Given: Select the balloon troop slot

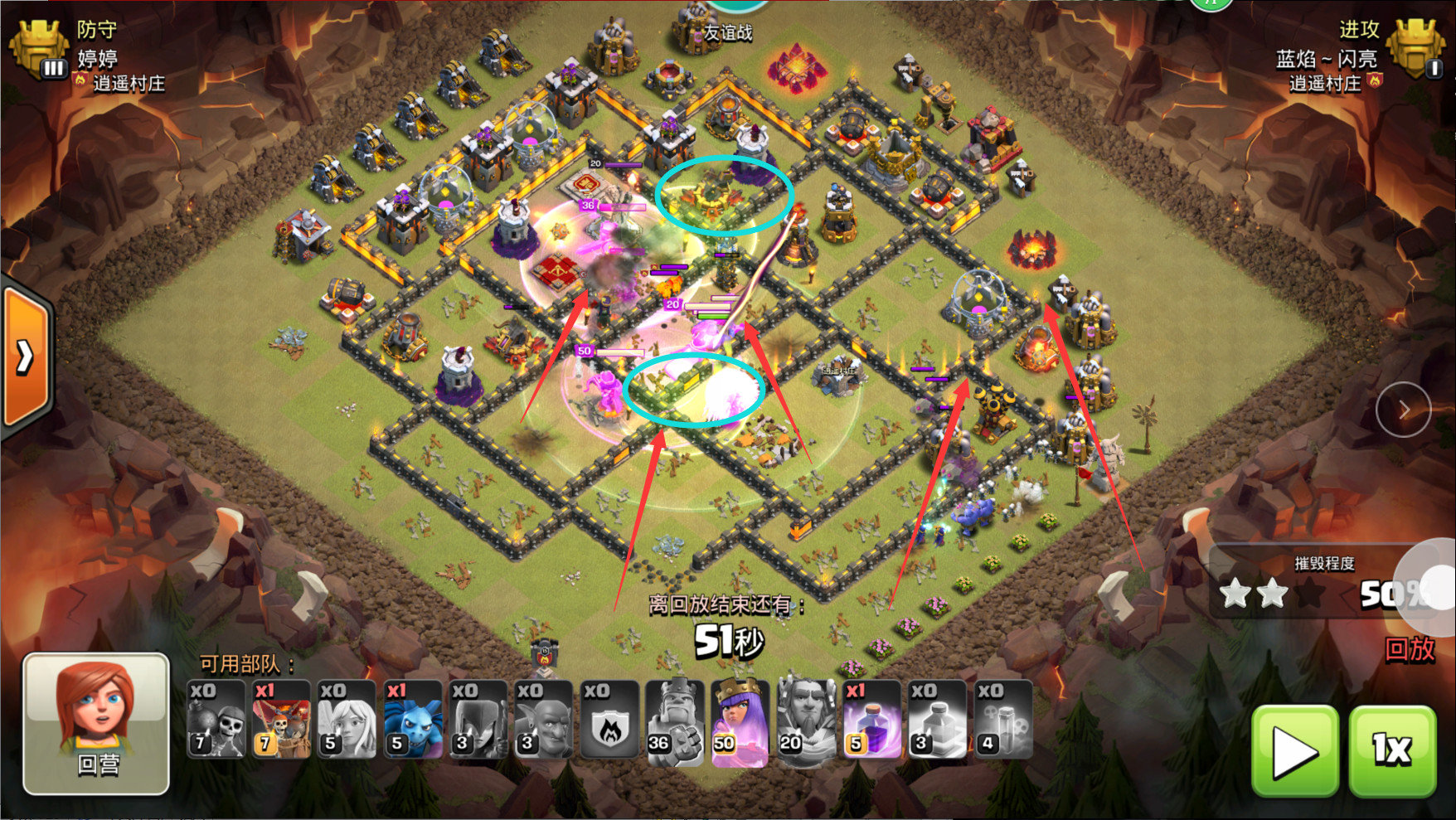Looking at the screenshot, I should point(281,720).
